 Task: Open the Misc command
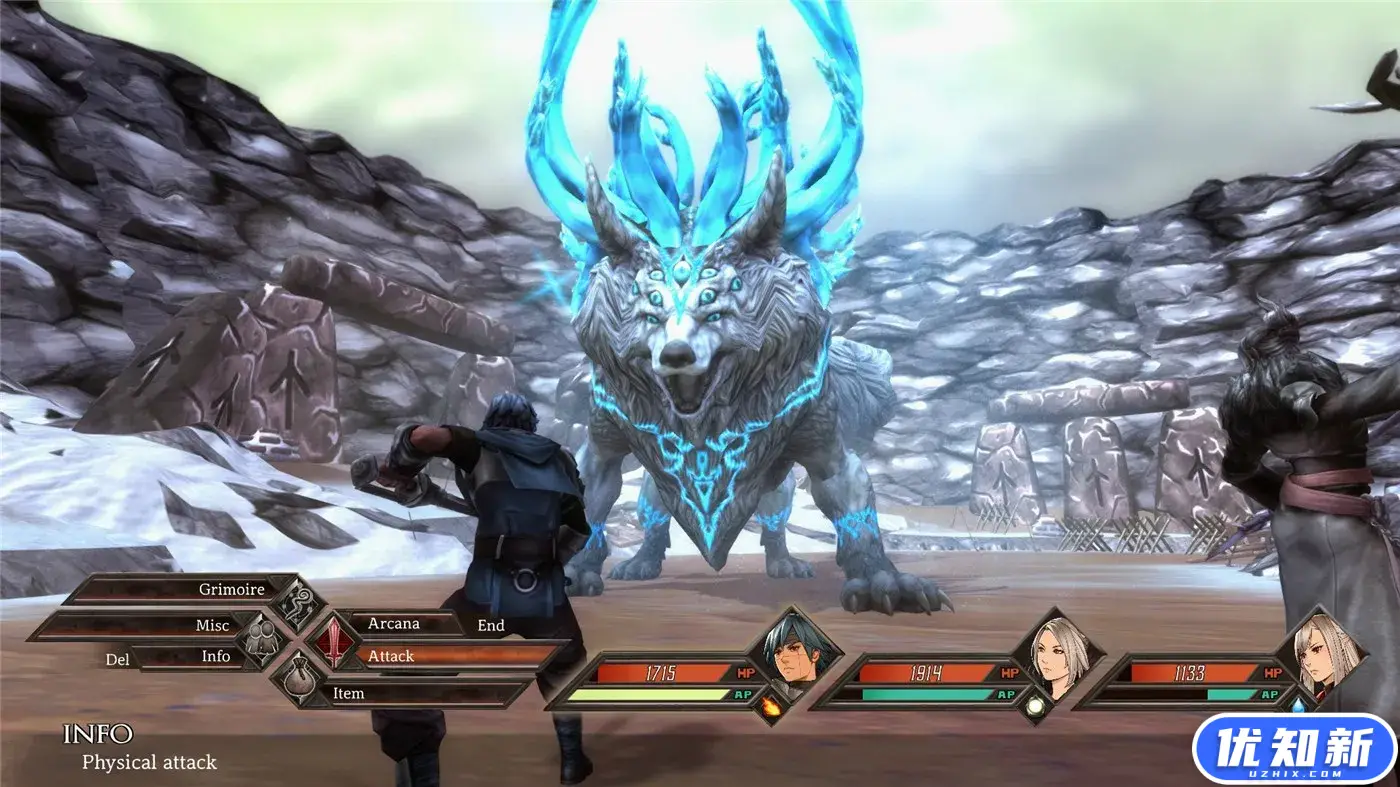click(212, 624)
